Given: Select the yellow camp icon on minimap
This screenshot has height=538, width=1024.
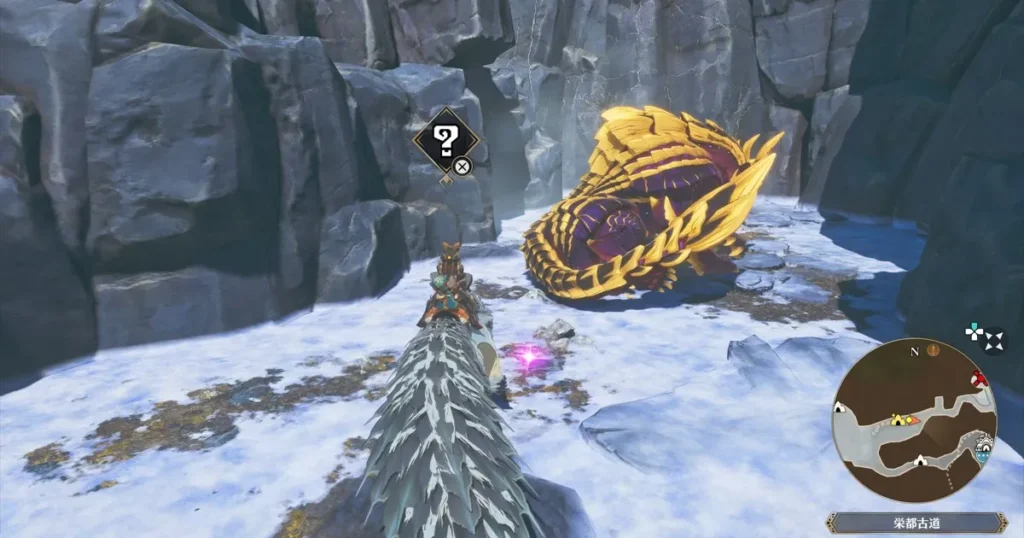Looking at the screenshot, I should click(x=898, y=419).
